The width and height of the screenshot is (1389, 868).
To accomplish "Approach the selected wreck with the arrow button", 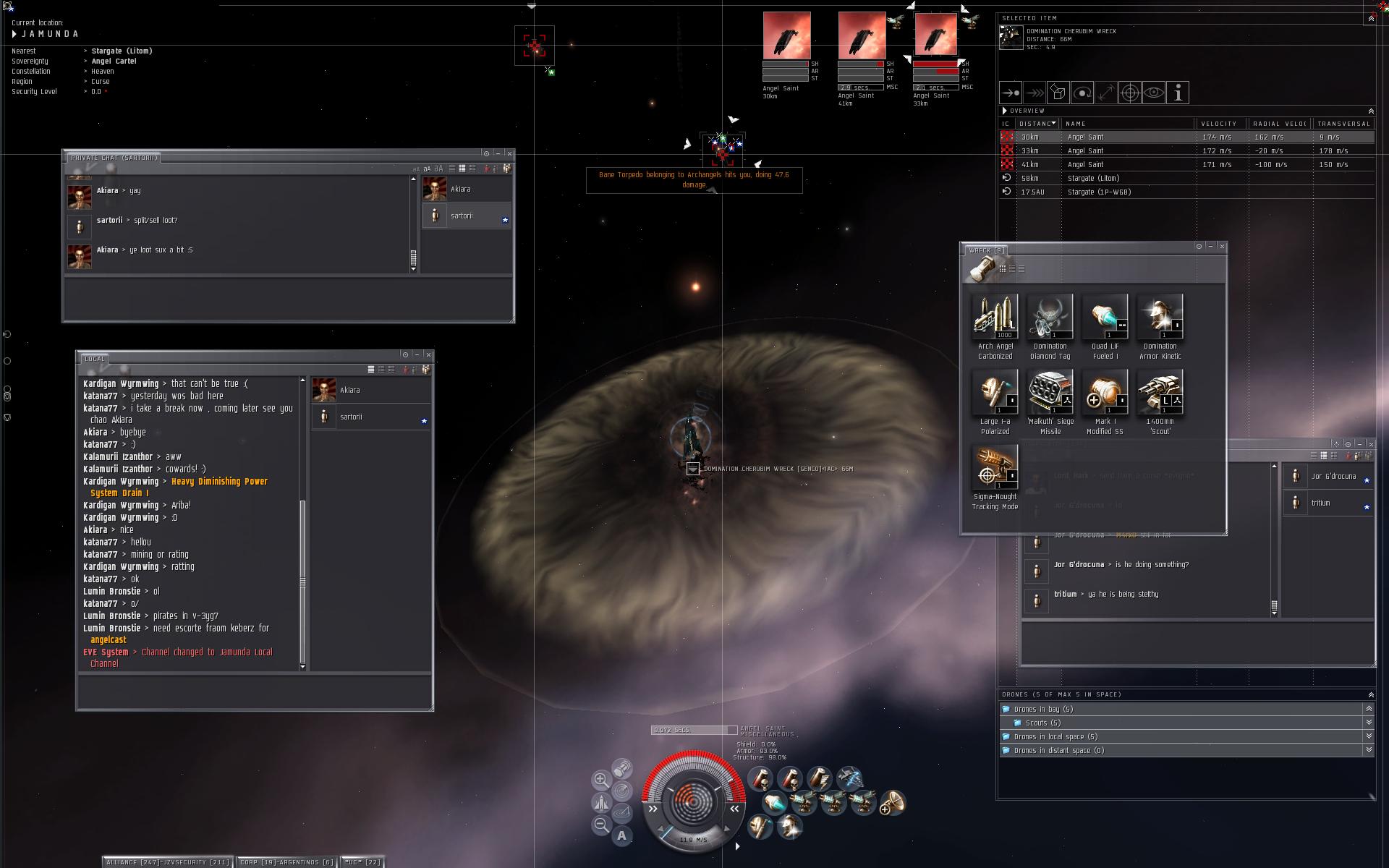I will click(1011, 93).
